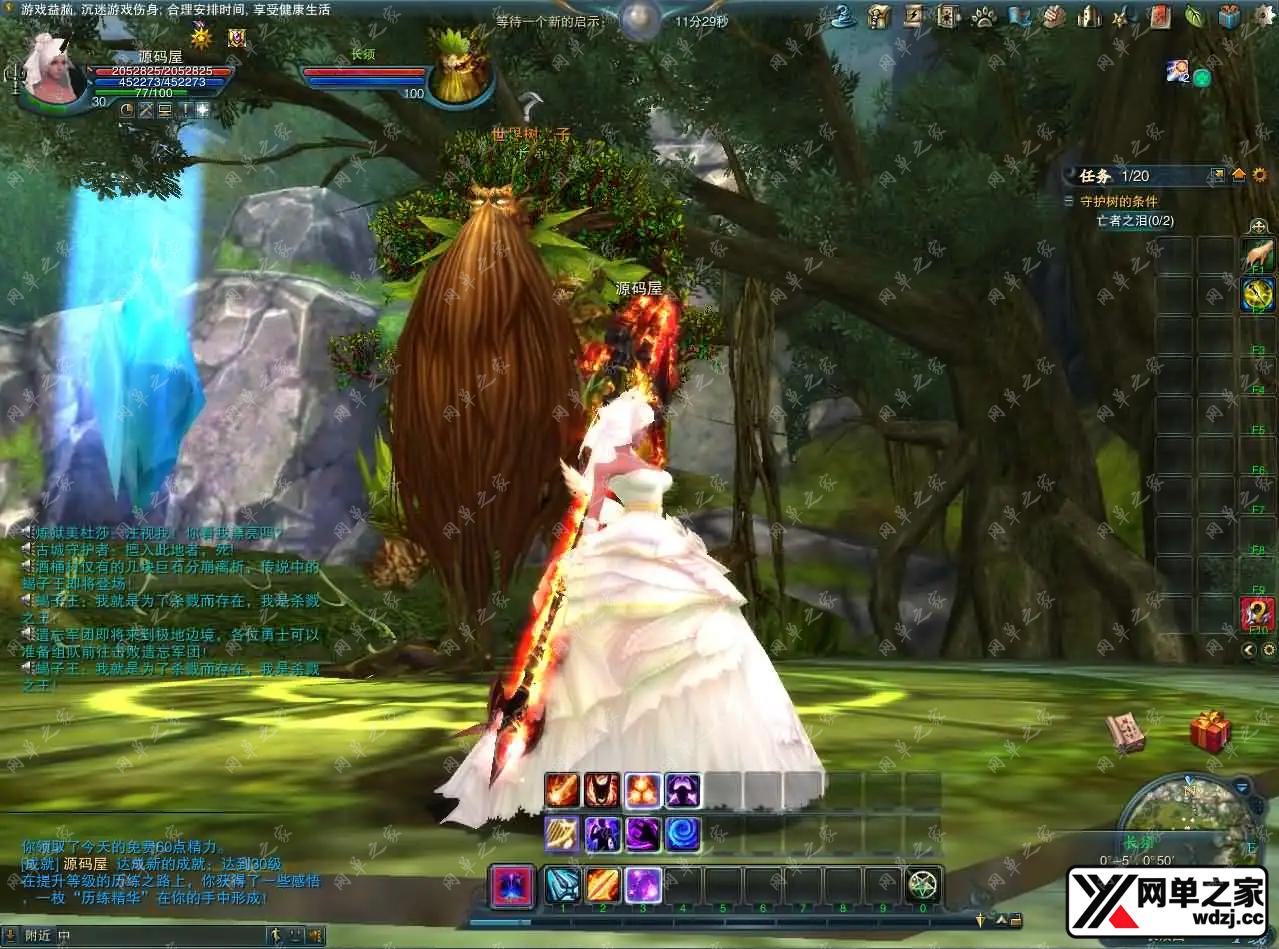The width and height of the screenshot is (1279, 949).
Task: Select the 守护树的条件 quest in the tracker
Action: 1118,201
